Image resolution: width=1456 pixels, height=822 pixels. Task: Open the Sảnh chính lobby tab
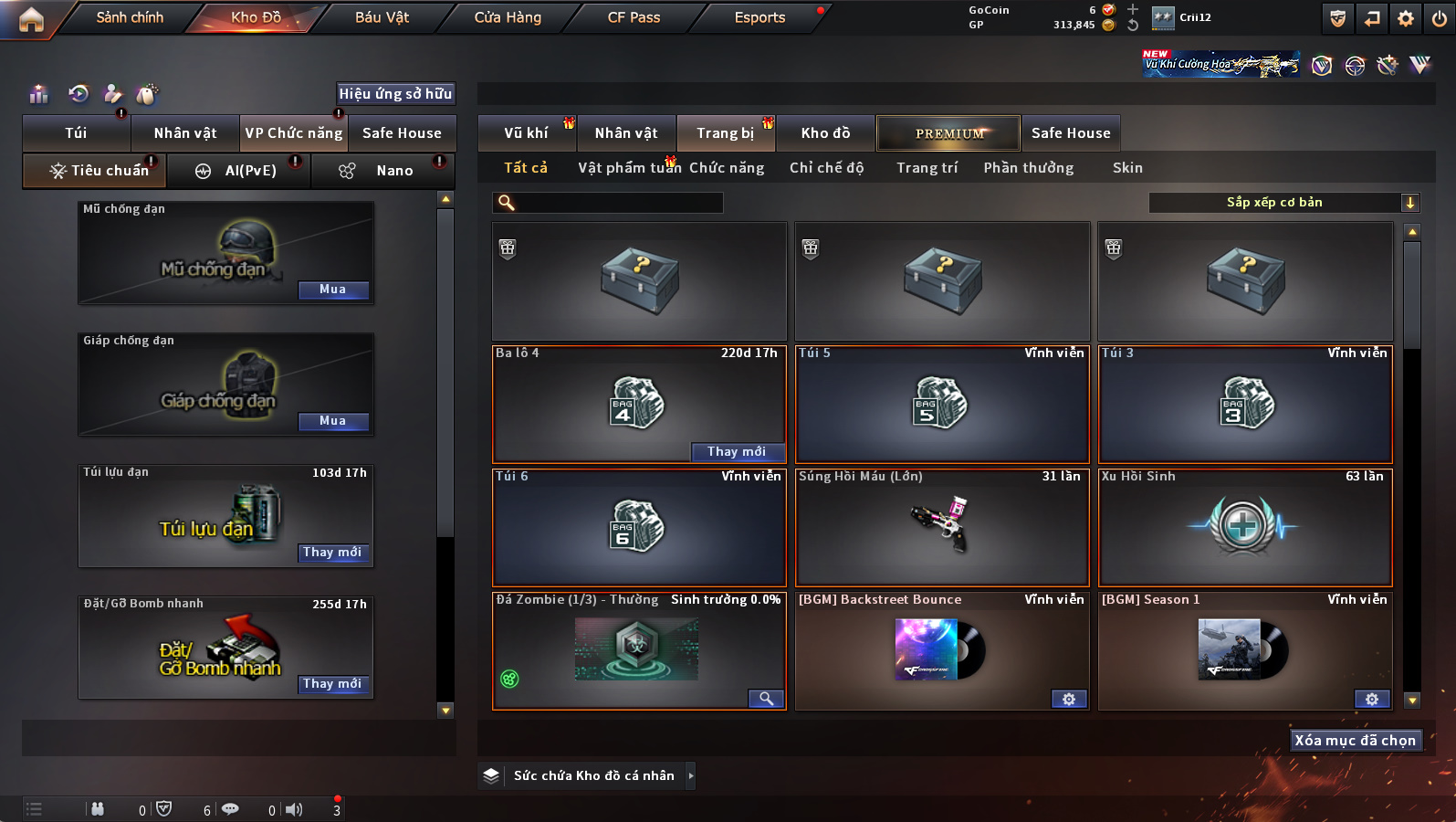tap(130, 17)
